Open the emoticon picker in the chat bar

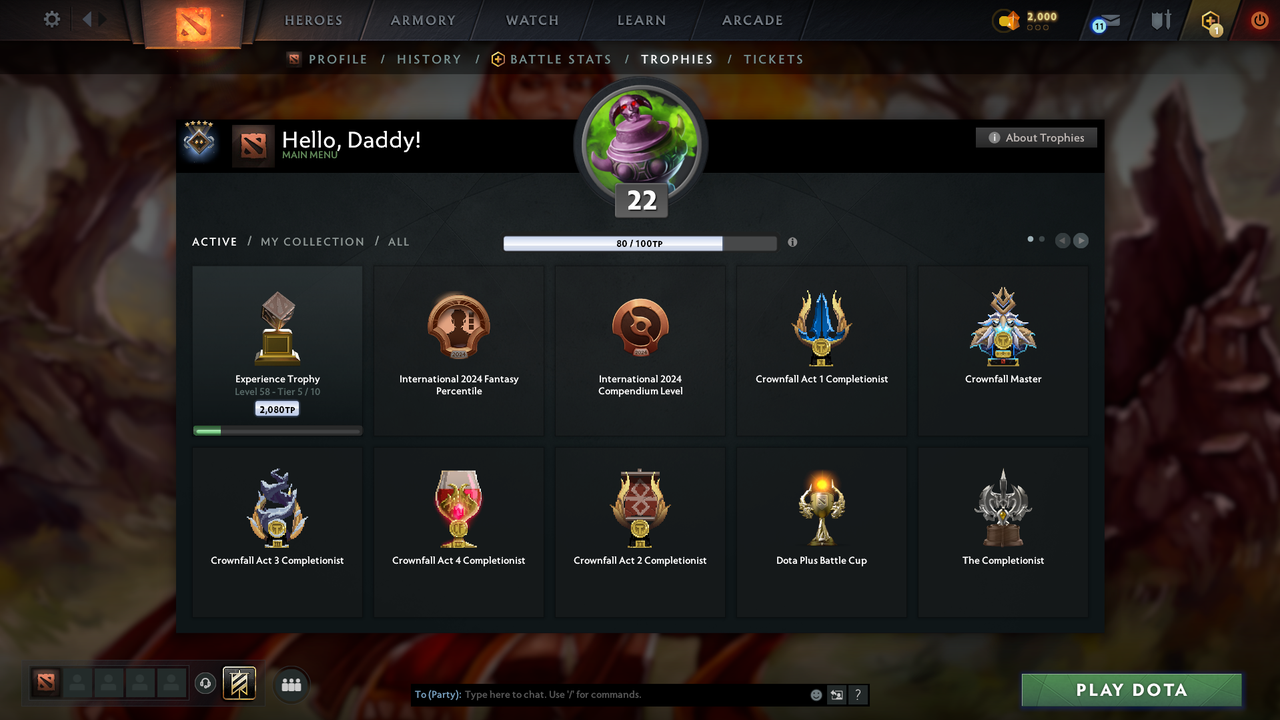click(815, 694)
